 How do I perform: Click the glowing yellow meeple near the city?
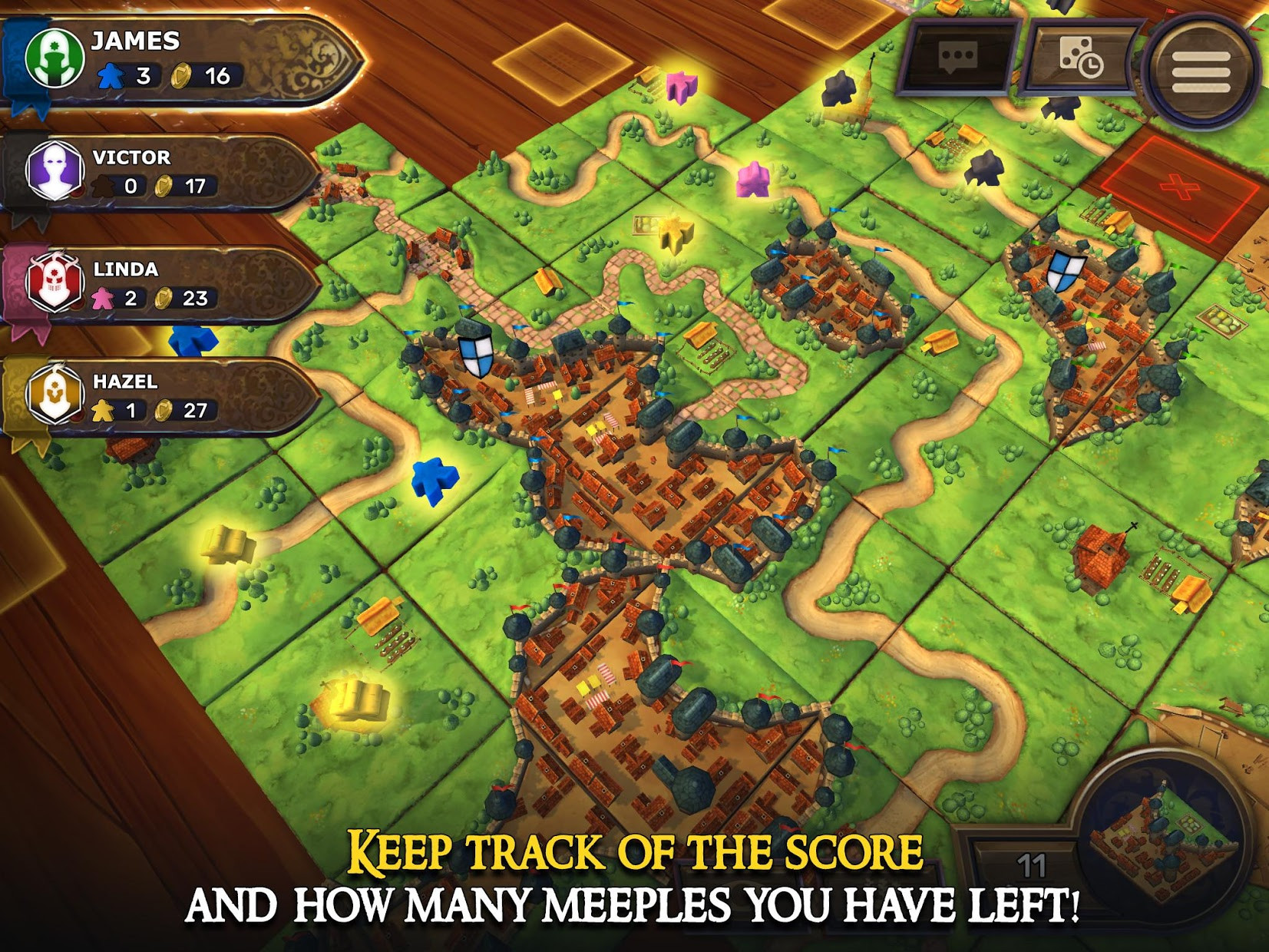[676, 232]
